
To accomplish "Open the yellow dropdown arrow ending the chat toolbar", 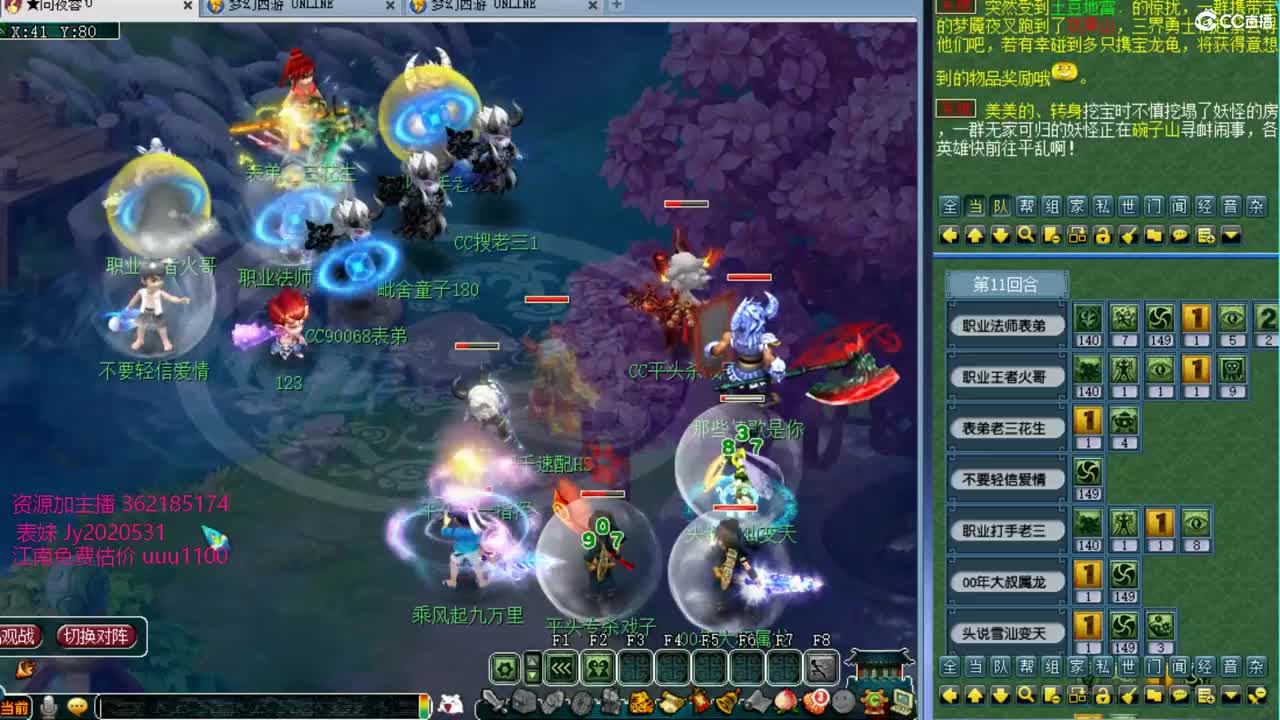I will click(1230, 234).
